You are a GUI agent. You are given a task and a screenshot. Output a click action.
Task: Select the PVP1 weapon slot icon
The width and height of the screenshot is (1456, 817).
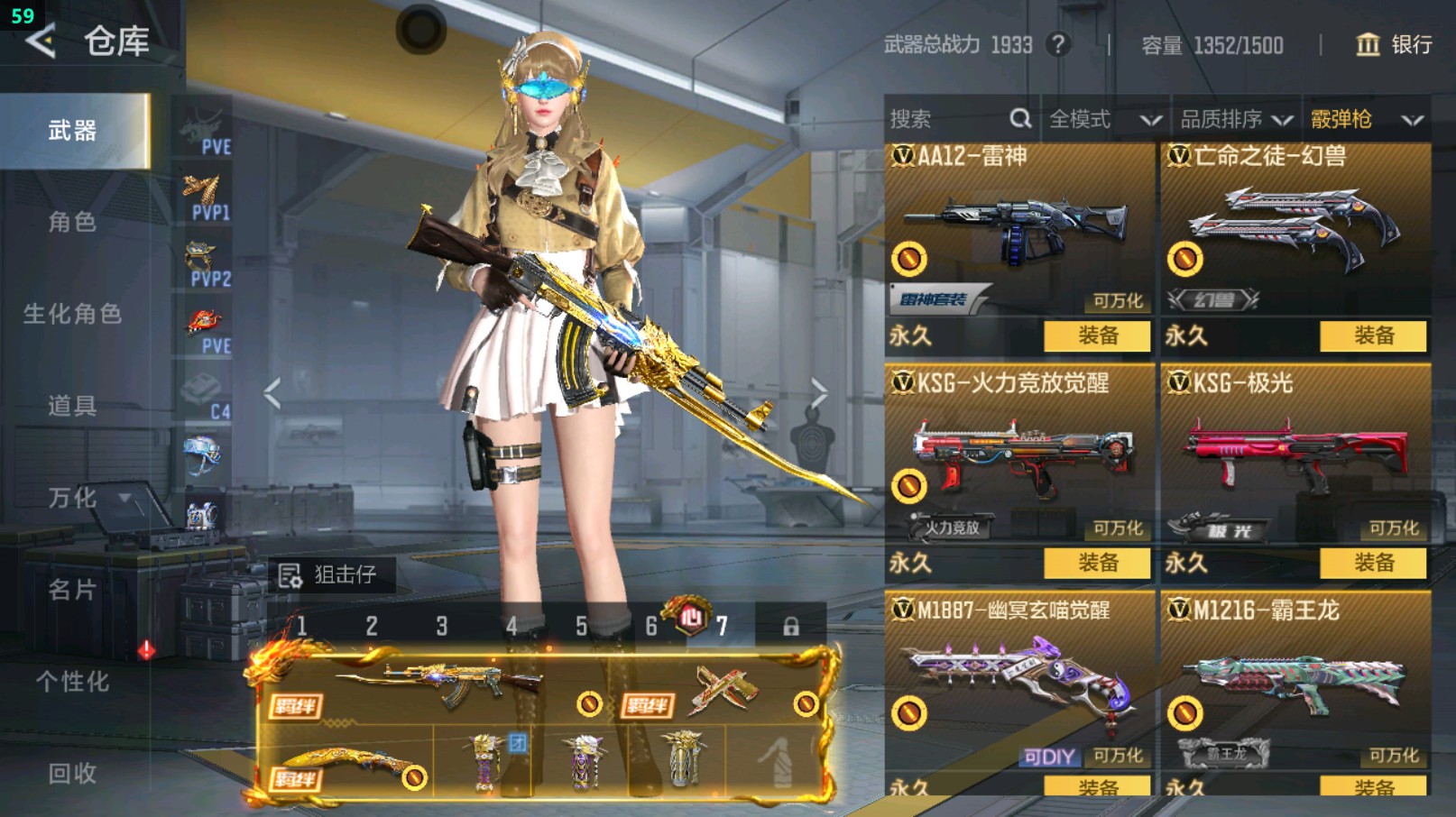tap(204, 194)
